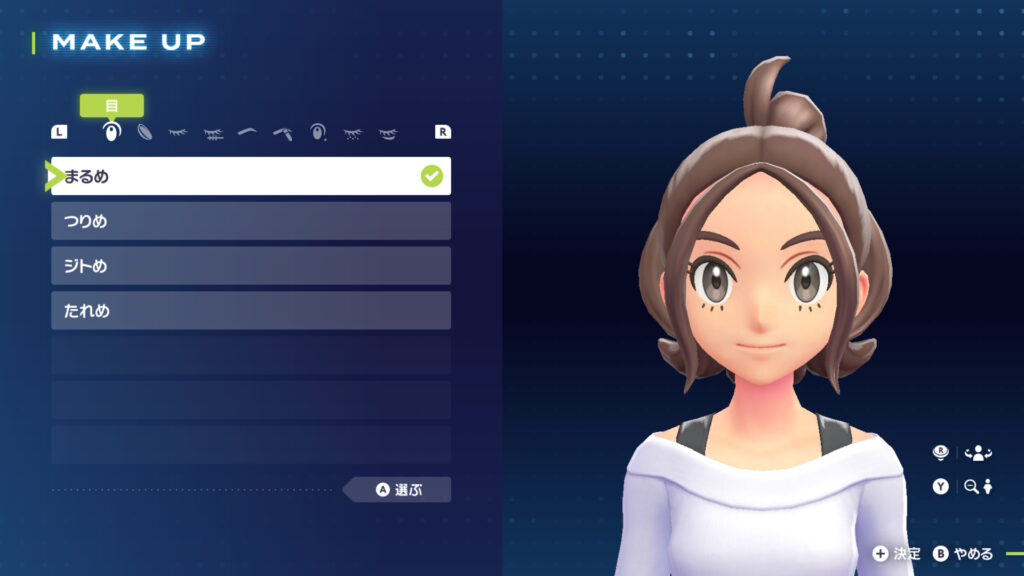Open the eyebrow with brush tab
Screen dimensions: 1024x576
click(282, 132)
